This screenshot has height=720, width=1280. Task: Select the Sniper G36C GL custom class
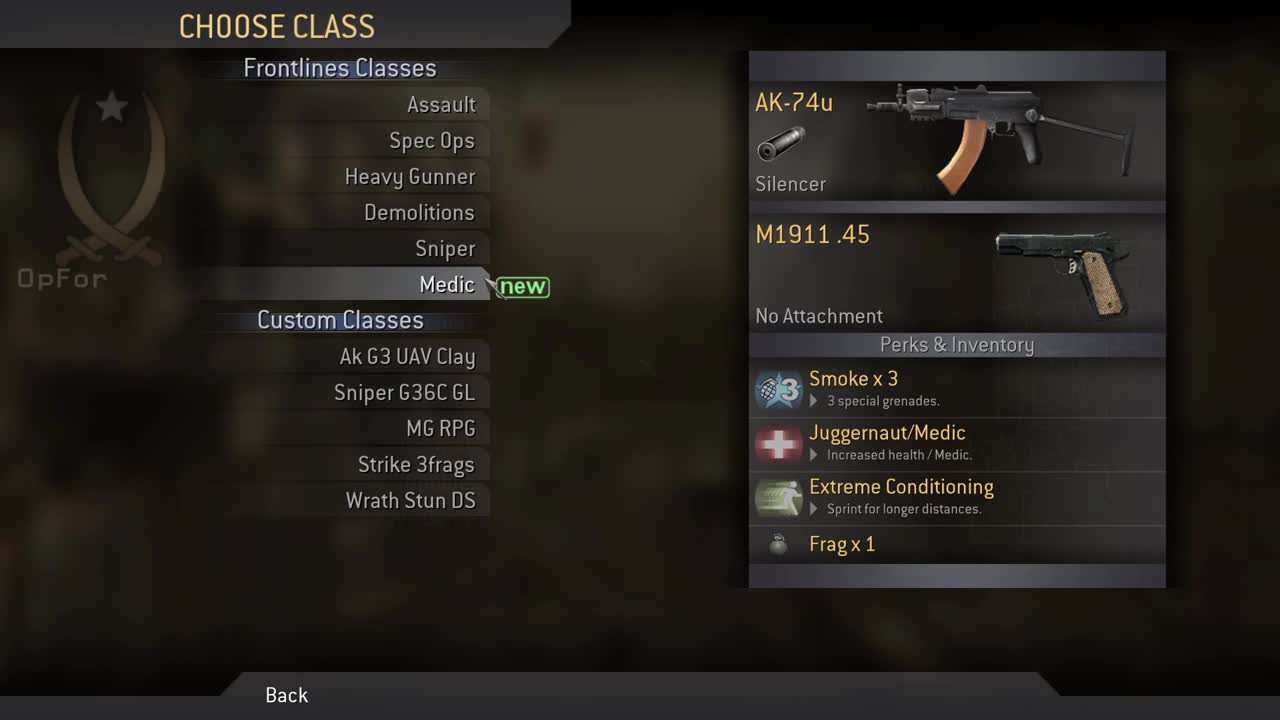[405, 392]
